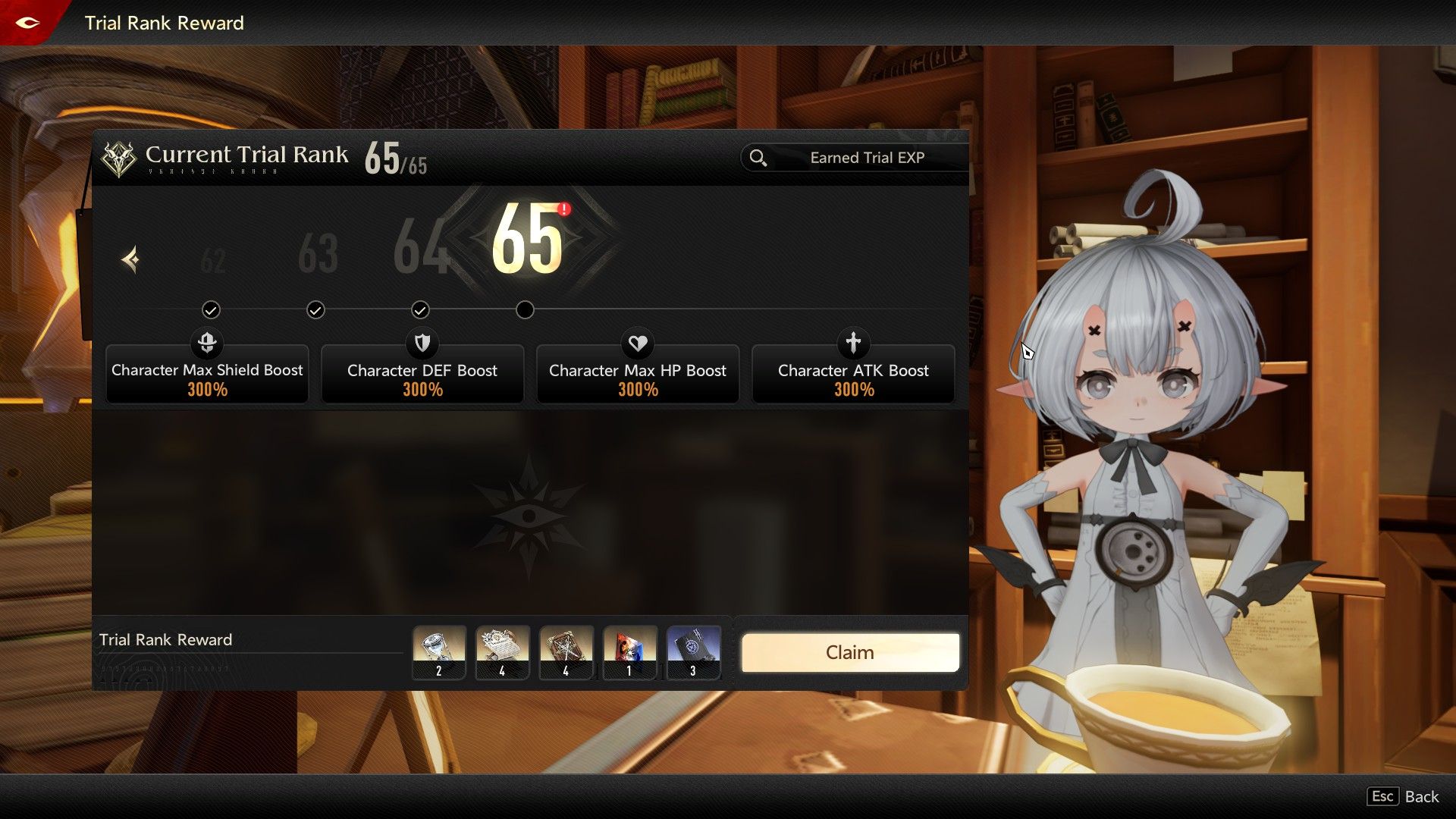The image size is (1456, 819).
Task: Go back using the red arrow button
Action: click(x=28, y=23)
